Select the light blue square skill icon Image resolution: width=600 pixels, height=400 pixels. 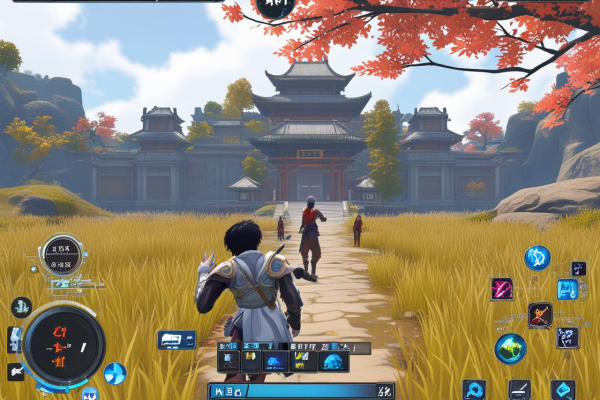[567, 290]
